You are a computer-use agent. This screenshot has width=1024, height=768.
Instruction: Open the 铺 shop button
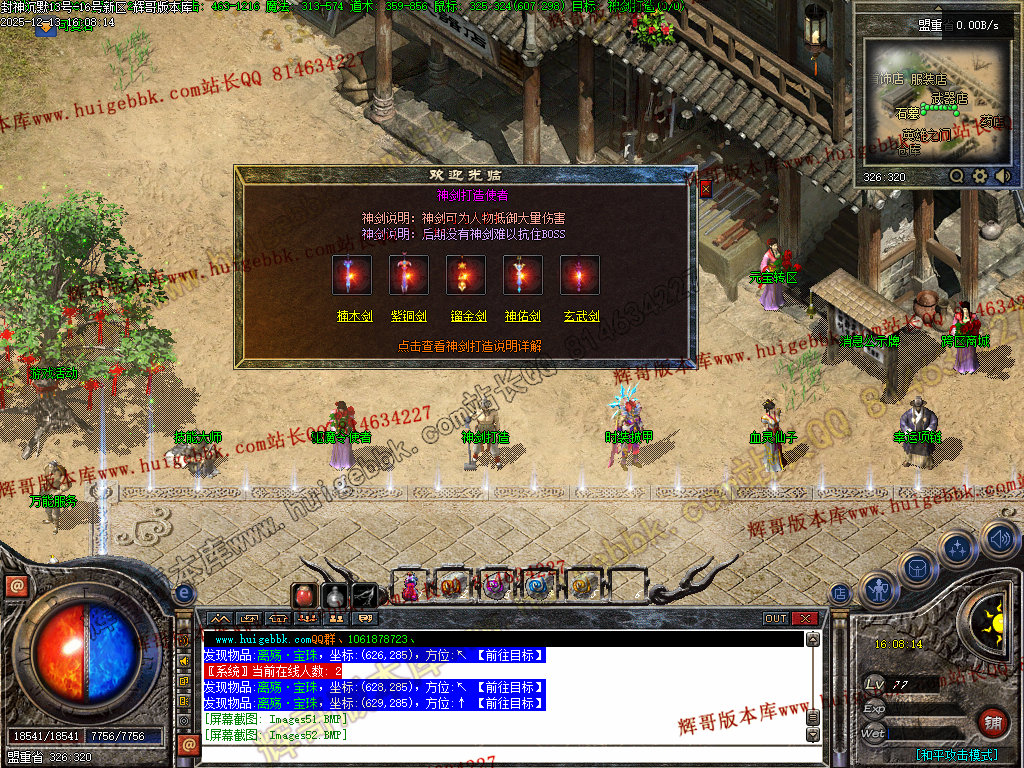click(x=993, y=720)
